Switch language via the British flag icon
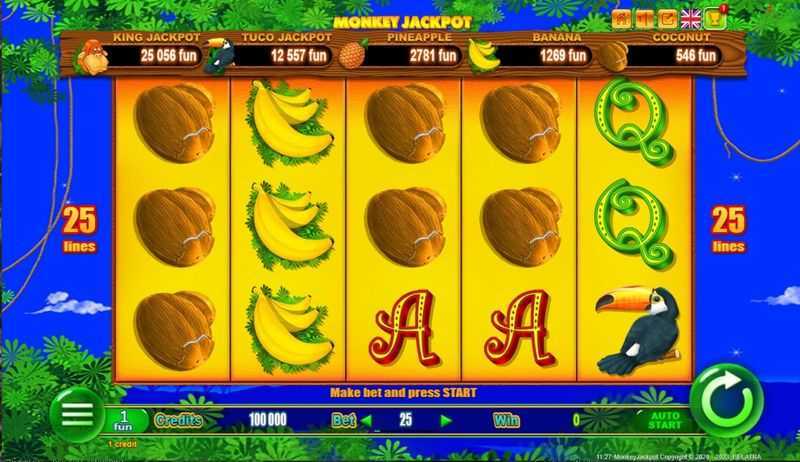Screen dimensions: 800x462 (690, 18)
